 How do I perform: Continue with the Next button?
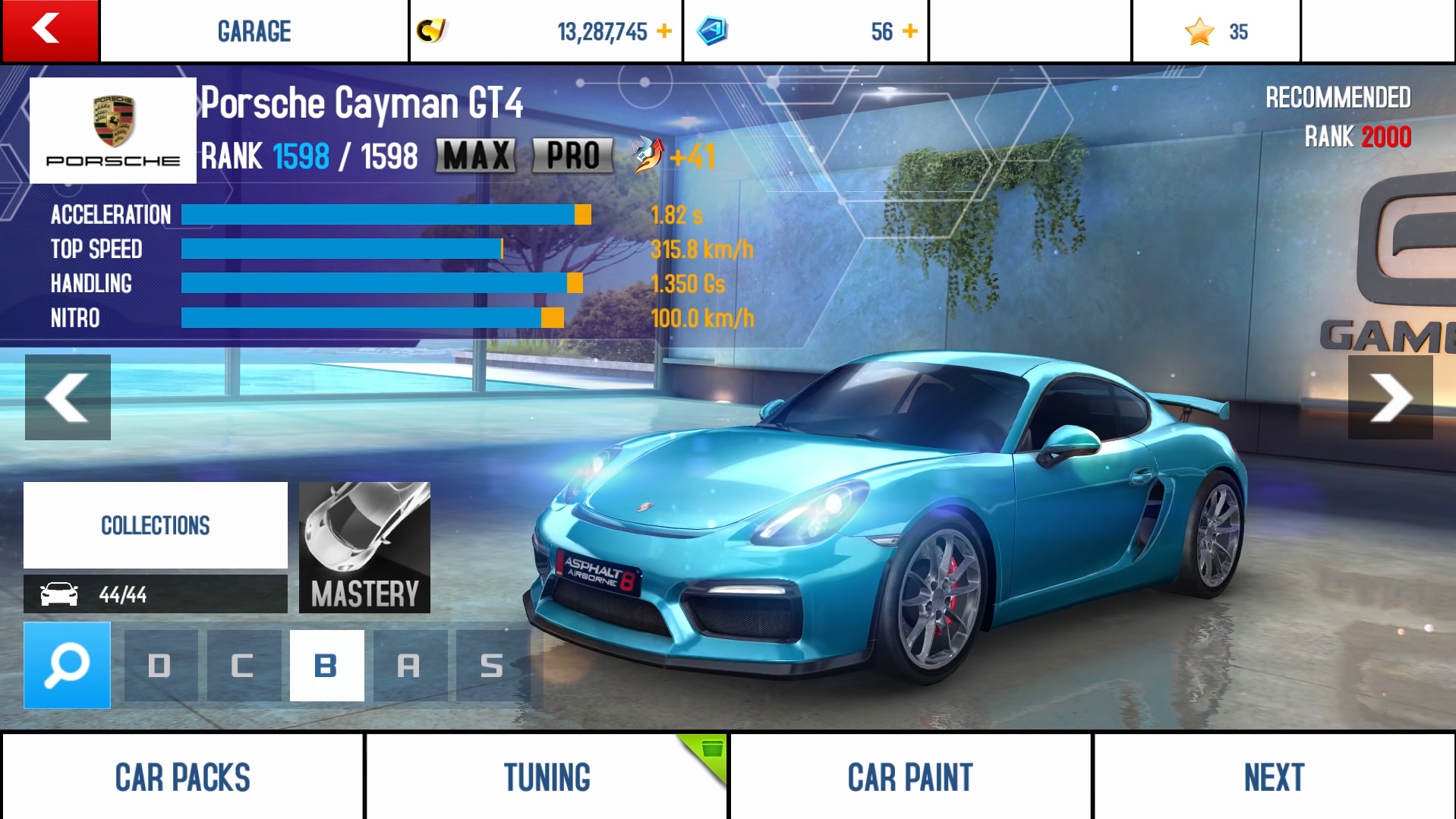click(1274, 777)
